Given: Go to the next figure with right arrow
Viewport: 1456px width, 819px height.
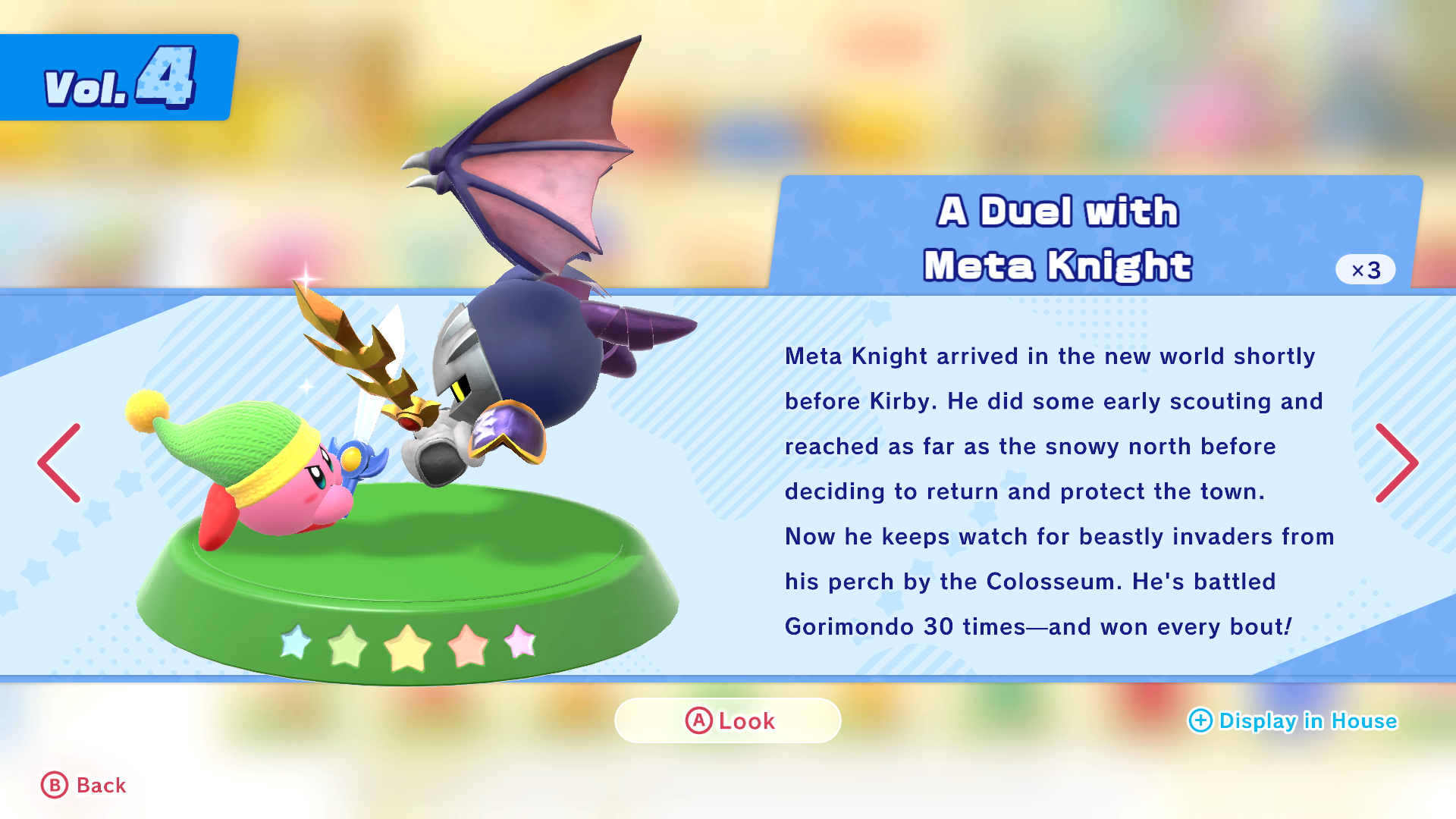Looking at the screenshot, I should click(x=1395, y=463).
